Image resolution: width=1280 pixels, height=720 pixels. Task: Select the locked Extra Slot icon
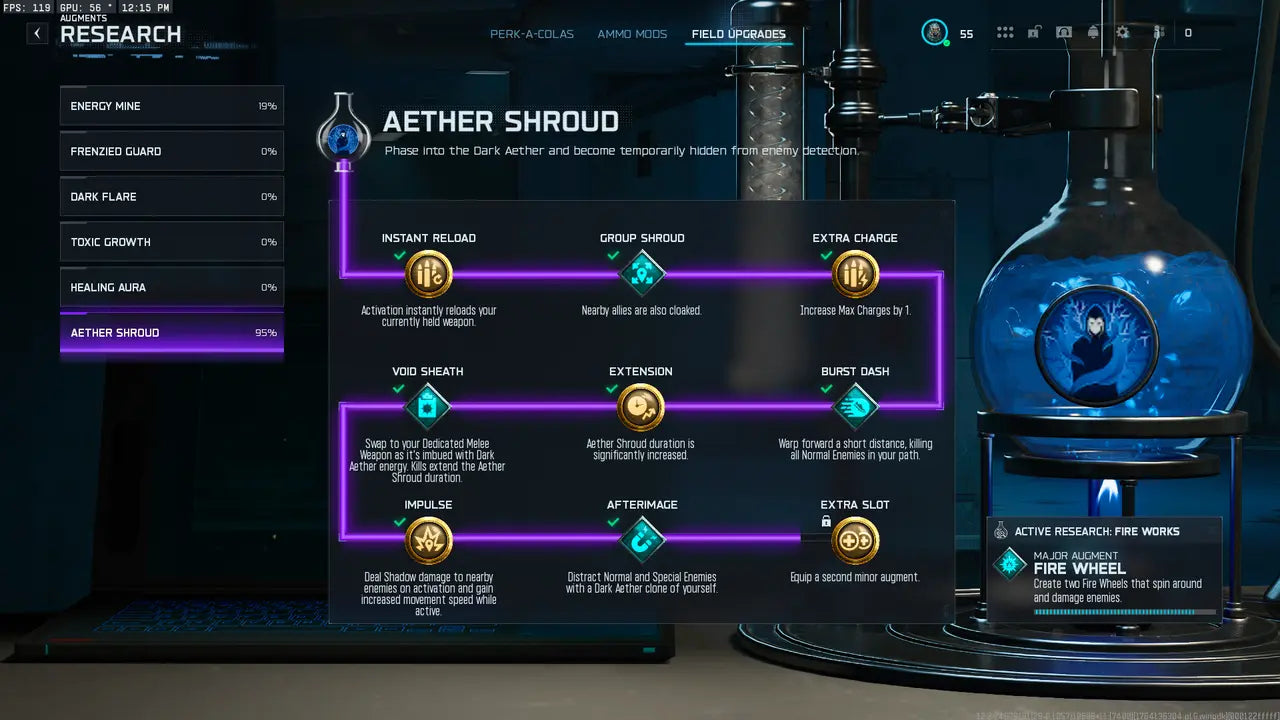tap(855, 540)
